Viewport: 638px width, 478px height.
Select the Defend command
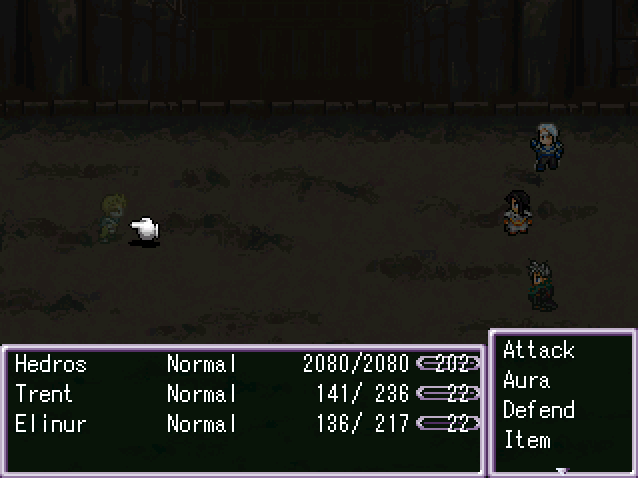tap(538, 410)
